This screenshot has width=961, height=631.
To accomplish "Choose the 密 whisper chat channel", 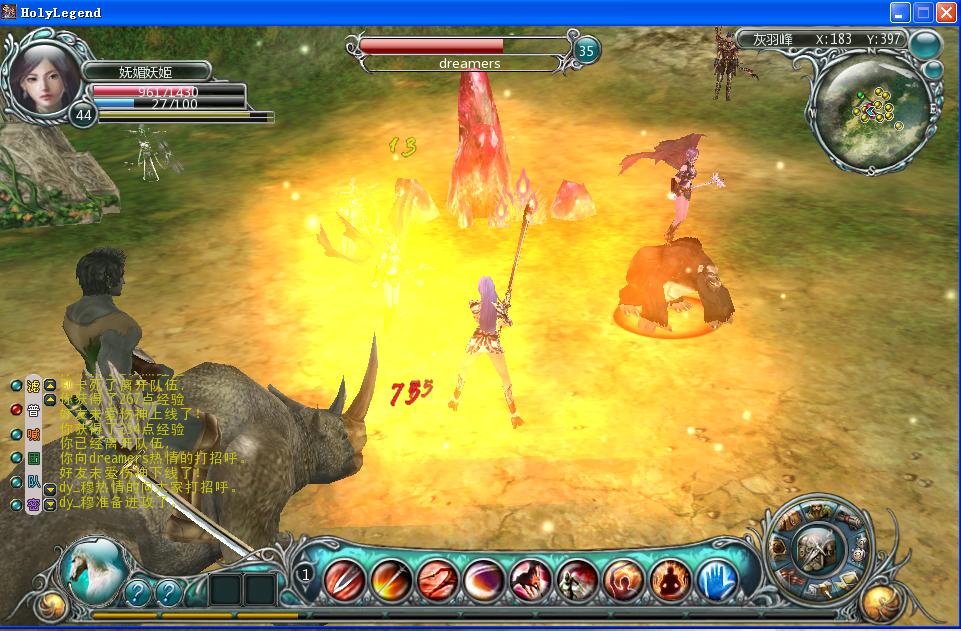I will point(33,505).
